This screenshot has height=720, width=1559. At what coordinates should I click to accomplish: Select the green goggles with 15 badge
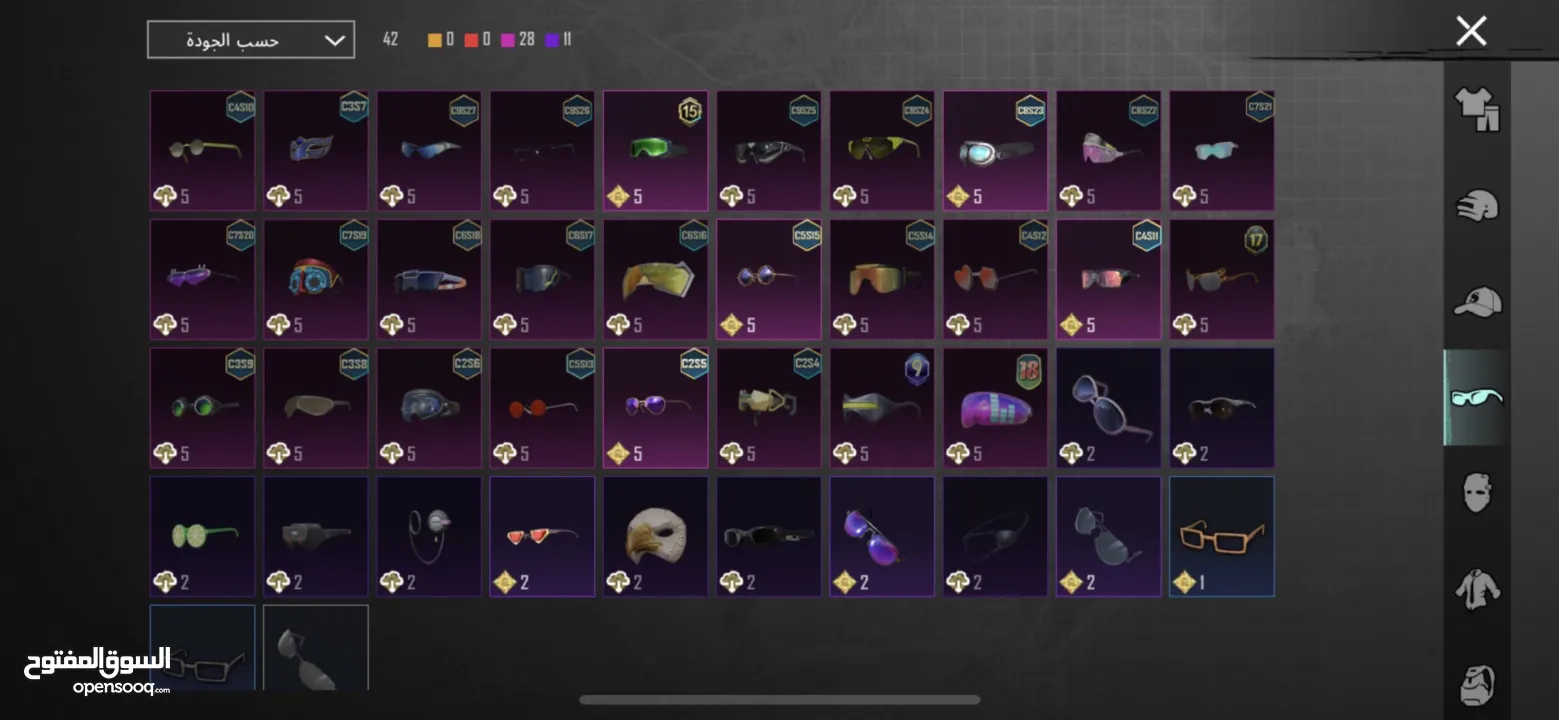point(655,150)
